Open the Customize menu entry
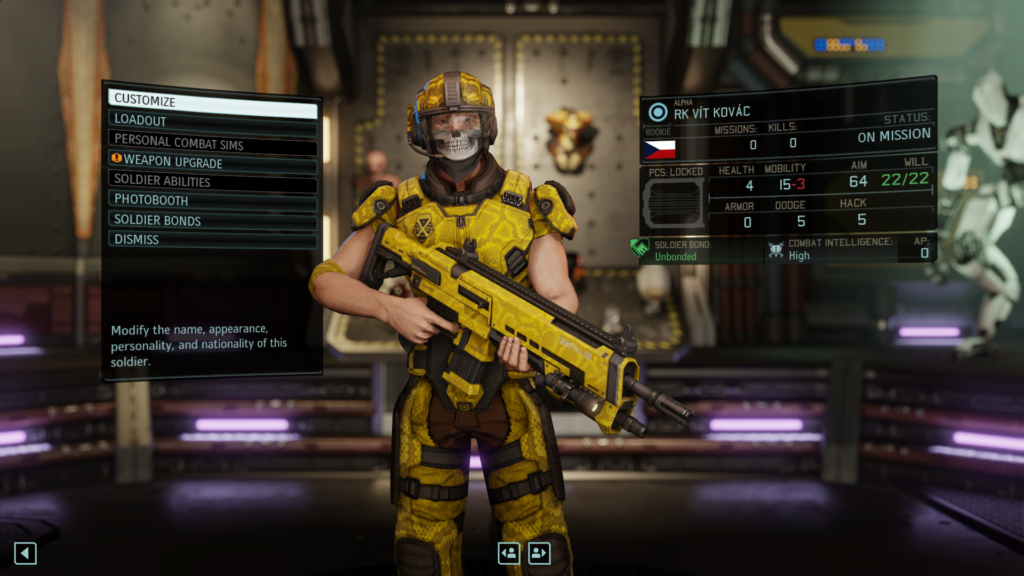1024x576 pixels. pos(212,101)
